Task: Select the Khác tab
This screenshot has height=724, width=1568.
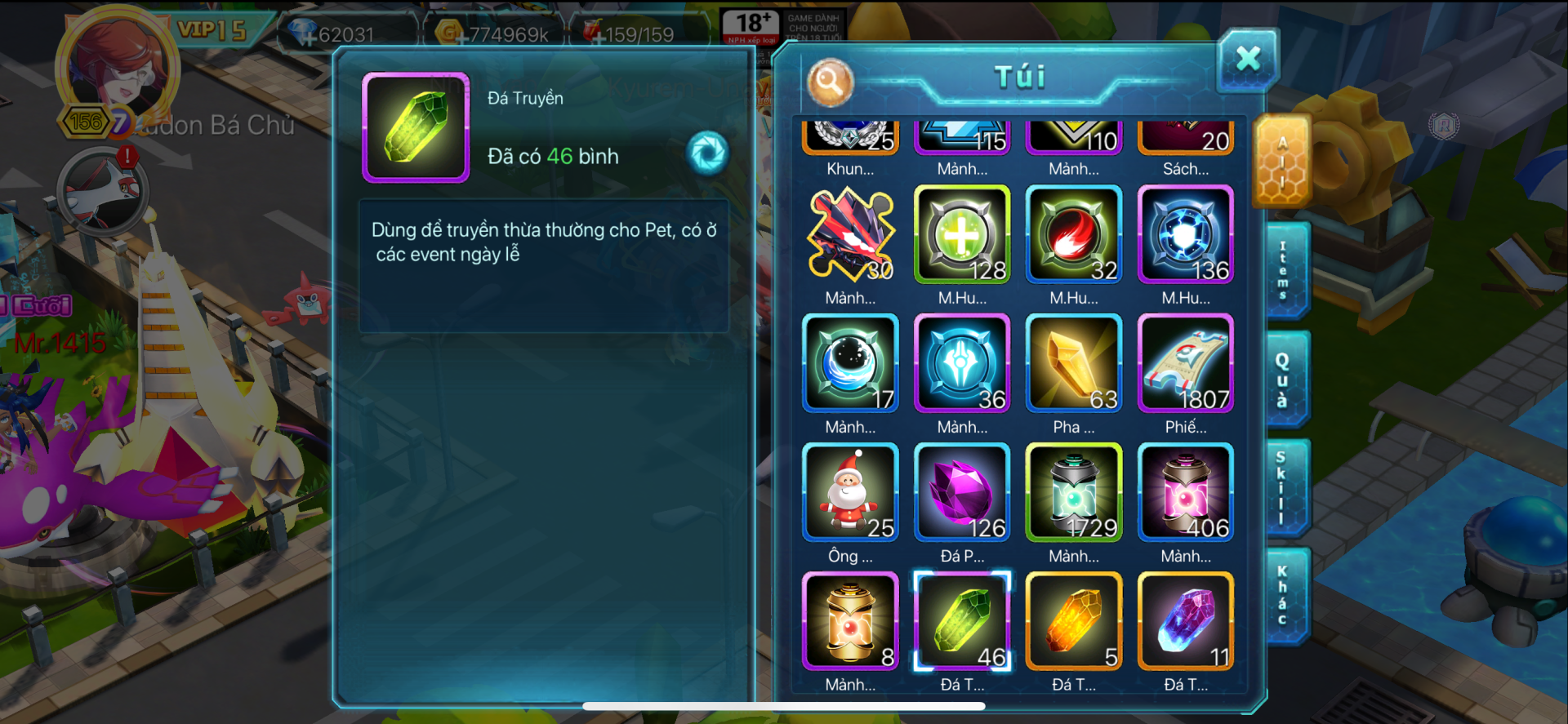Action: point(1284,596)
